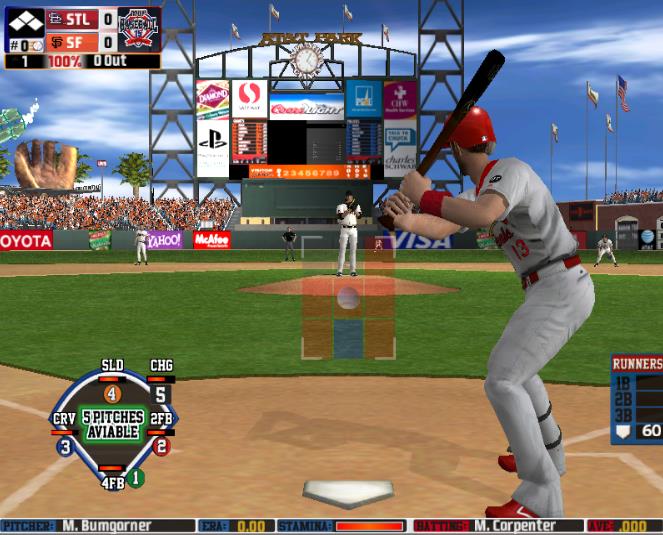Select the SLD slider pitch numbered 4
The width and height of the screenshot is (663, 535).
(112, 394)
